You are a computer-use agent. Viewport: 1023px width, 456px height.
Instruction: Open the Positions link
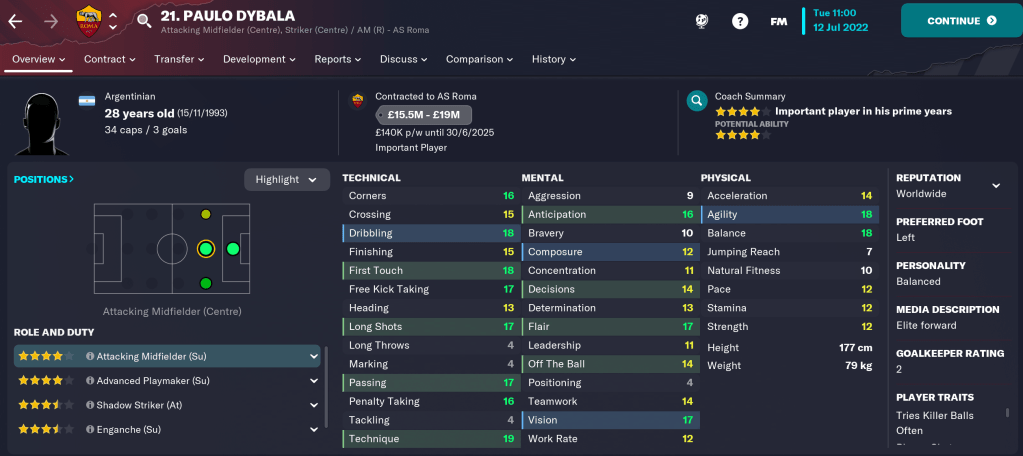coord(44,179)
